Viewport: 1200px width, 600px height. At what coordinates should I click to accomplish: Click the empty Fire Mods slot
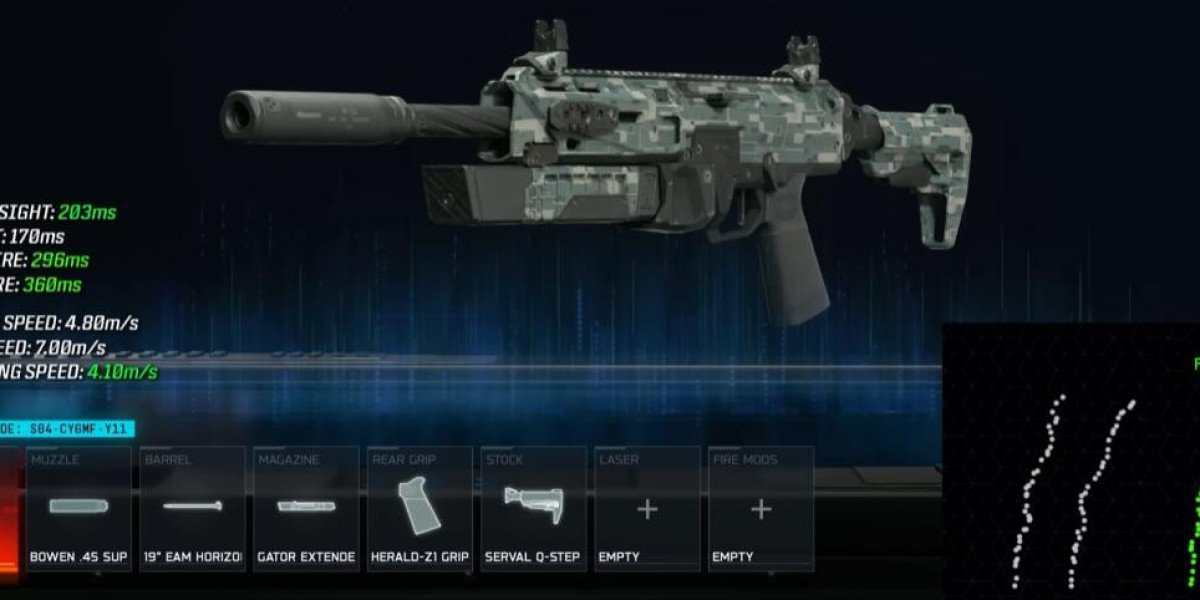coord(761,509)
